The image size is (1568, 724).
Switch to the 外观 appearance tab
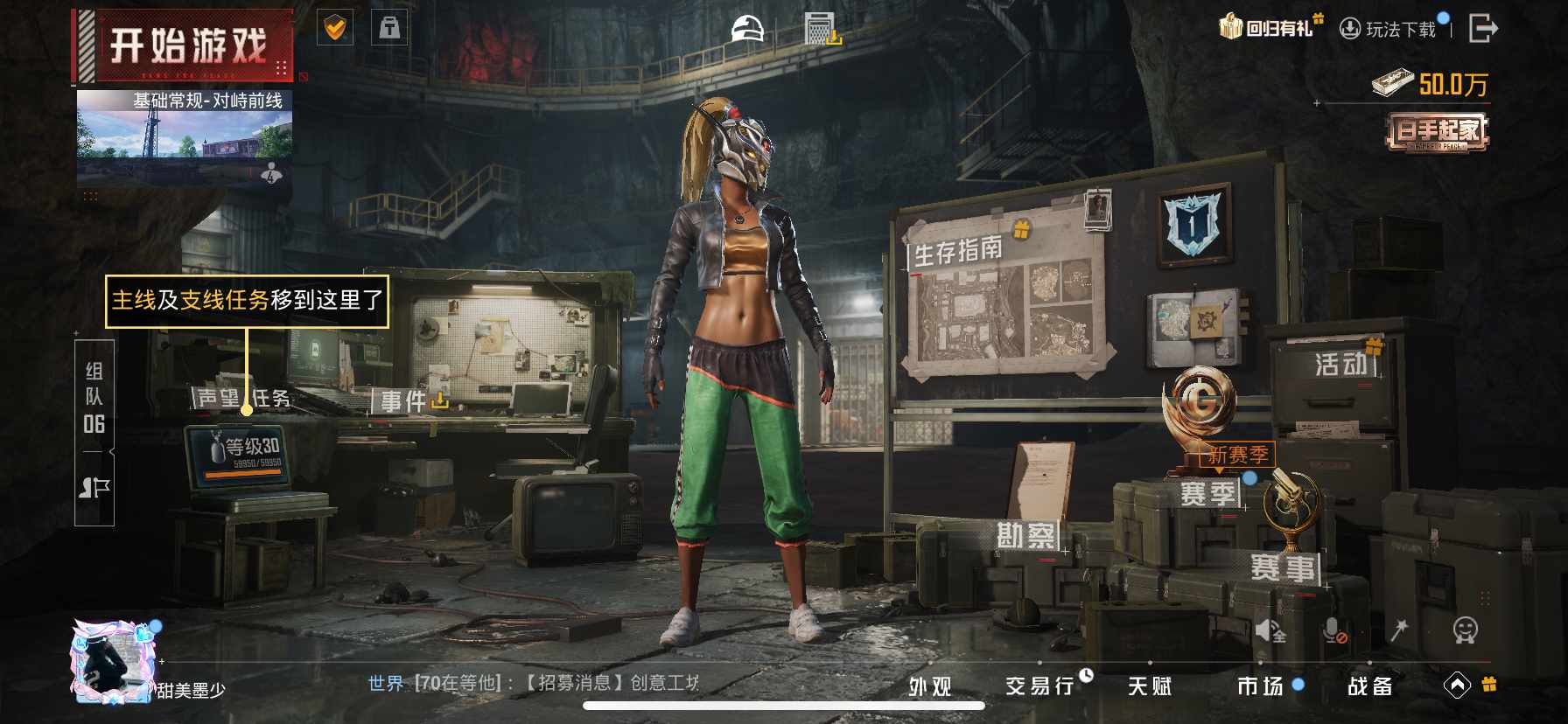pos(929,686)
